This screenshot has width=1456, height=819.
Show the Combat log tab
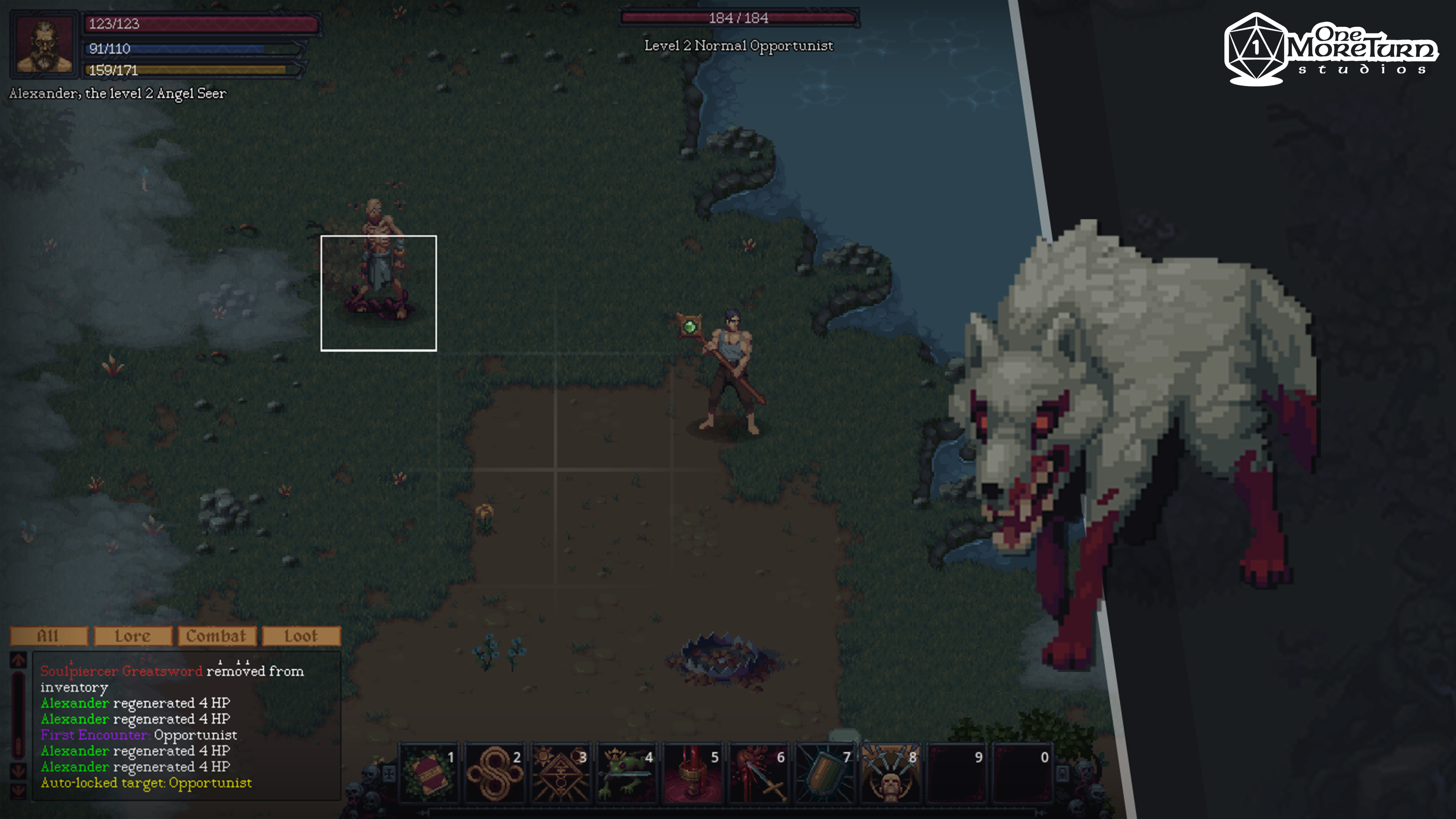217,636
